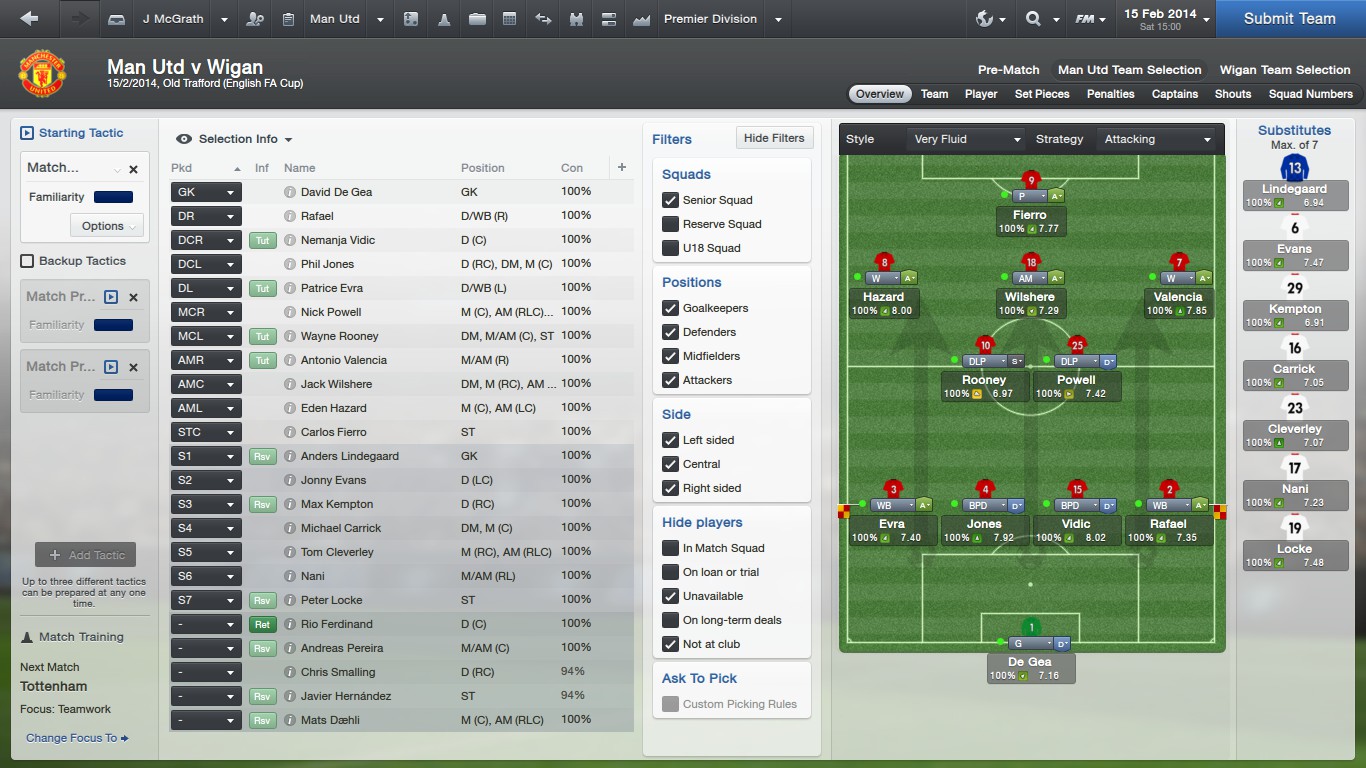
Task: Tick the In Match Squad checkbox
Action: click(671, 548)
